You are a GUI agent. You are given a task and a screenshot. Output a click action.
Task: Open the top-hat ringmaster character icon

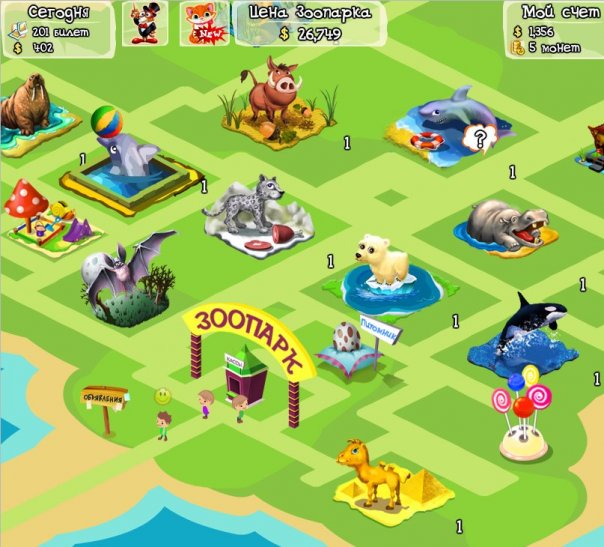[145, 23]
